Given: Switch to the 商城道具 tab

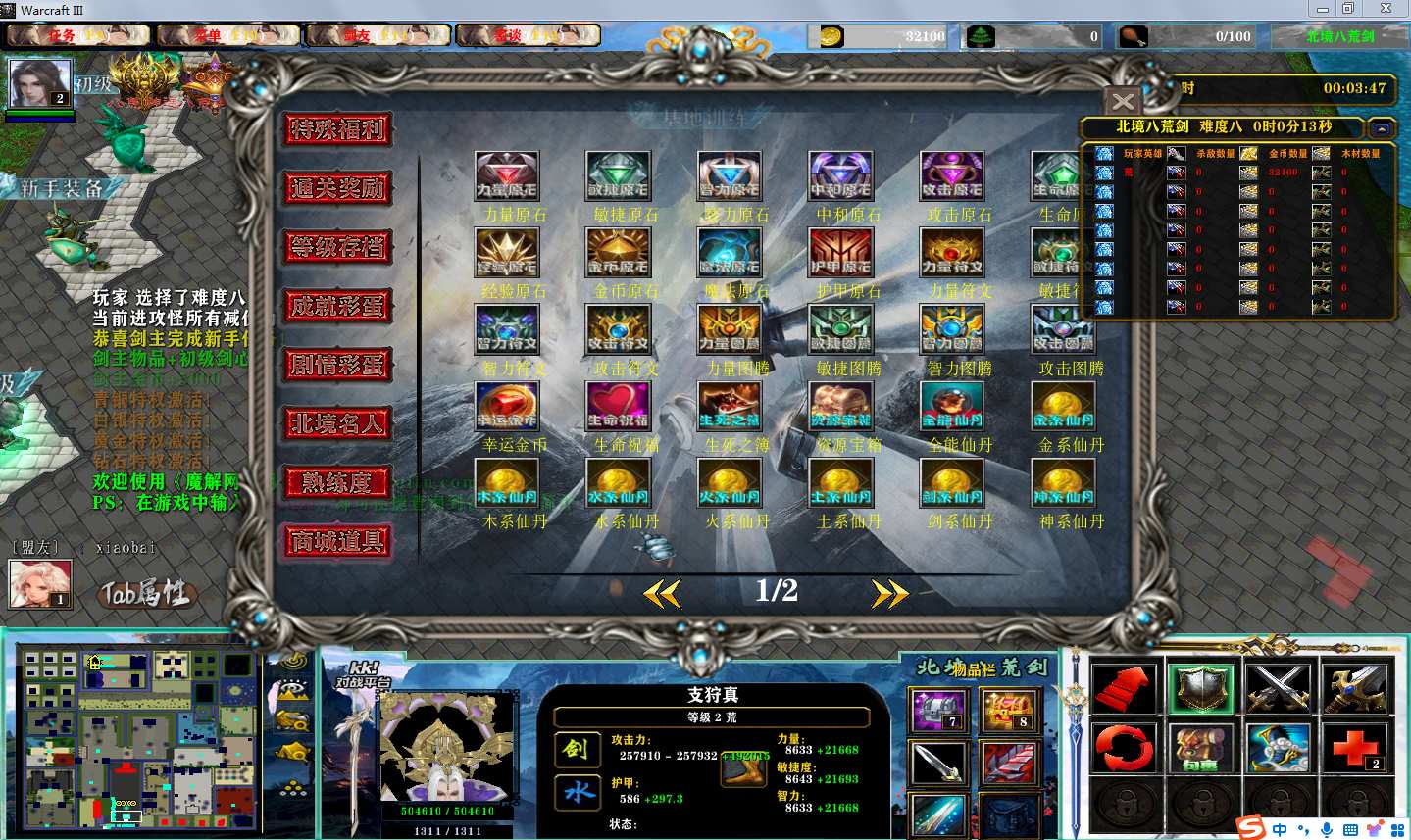Looking at the screenshot, I should 338,541.
